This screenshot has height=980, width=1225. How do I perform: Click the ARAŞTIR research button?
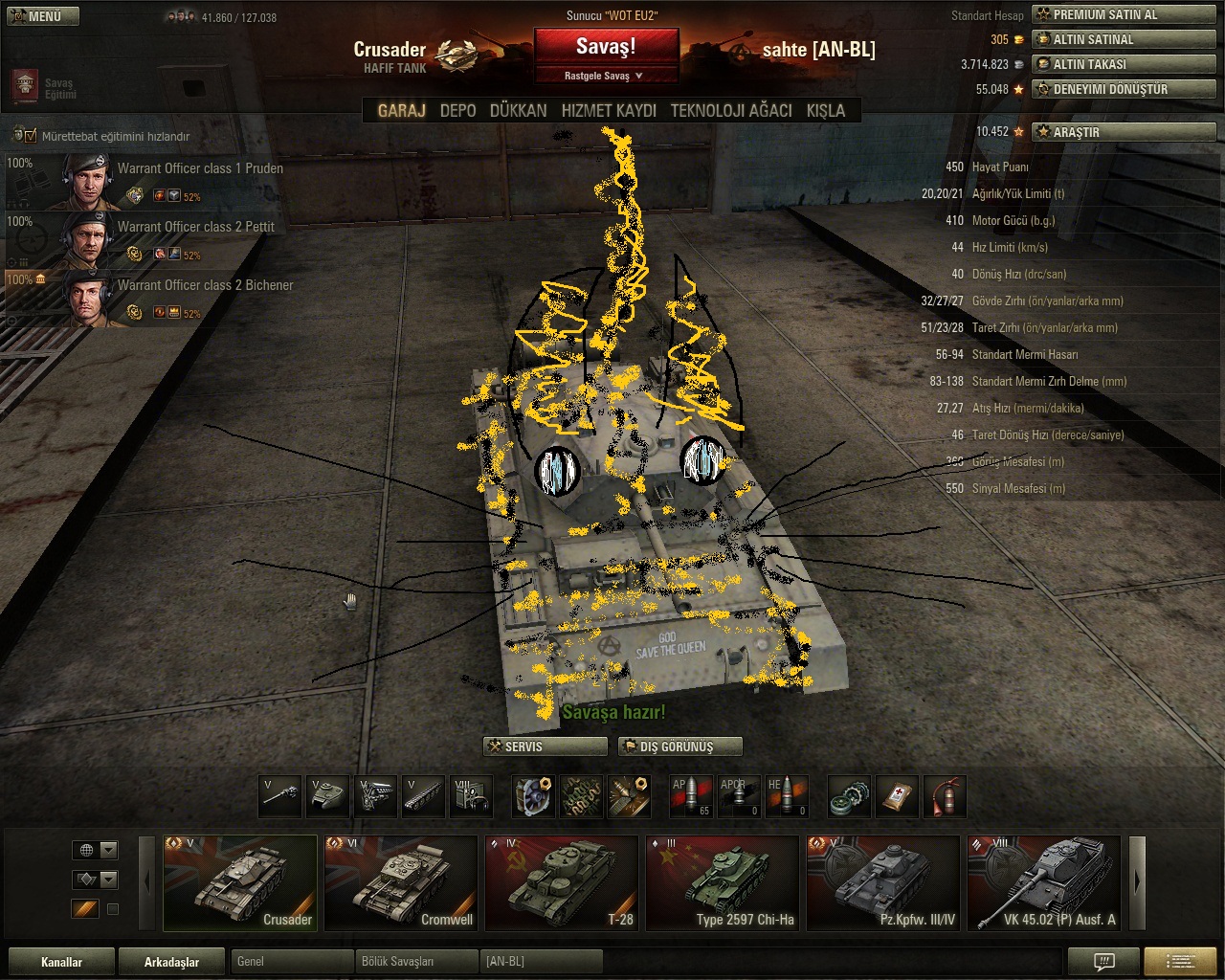[1124, 132]
